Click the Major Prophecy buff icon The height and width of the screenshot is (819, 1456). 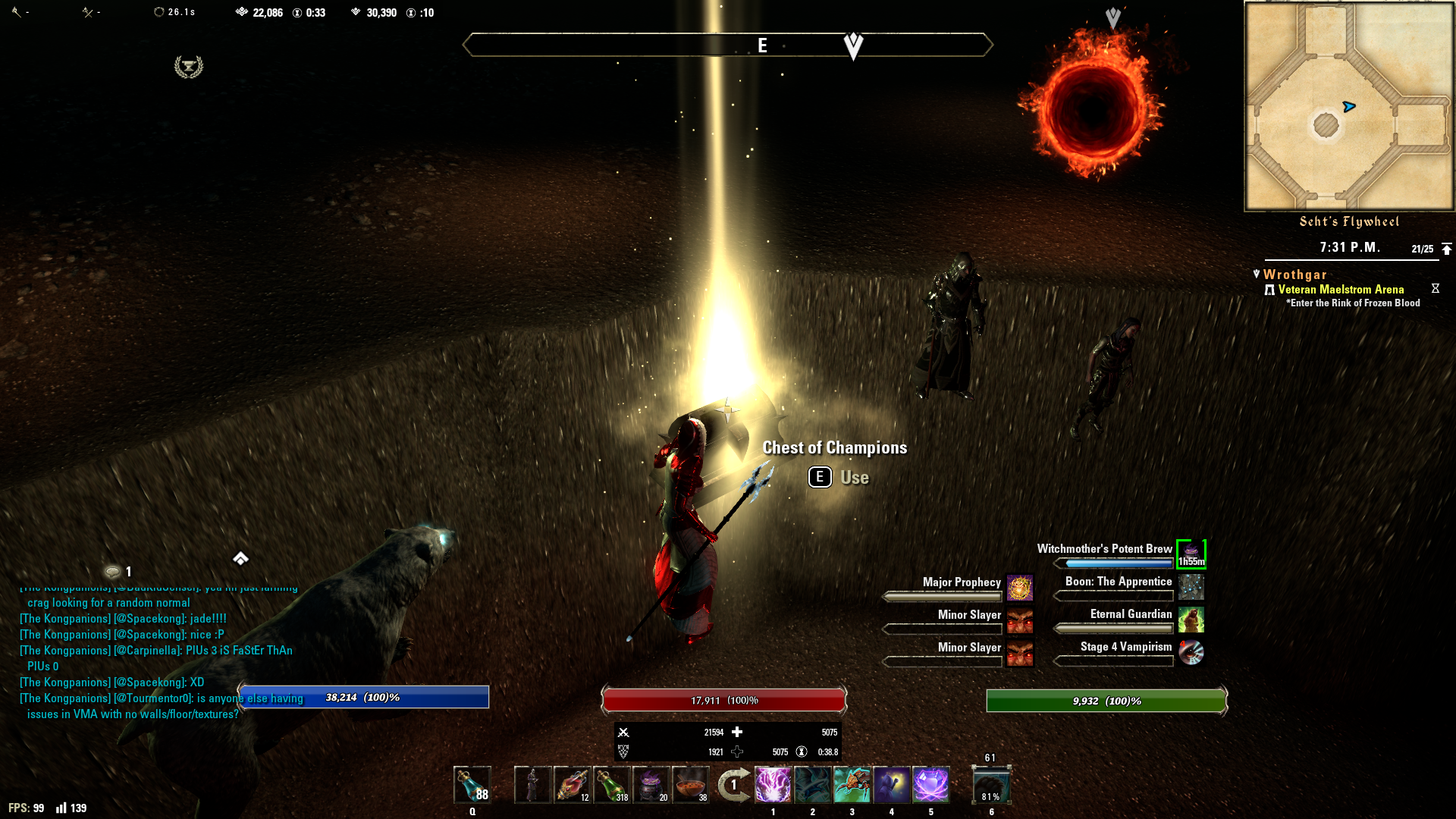click(1020, 588)
